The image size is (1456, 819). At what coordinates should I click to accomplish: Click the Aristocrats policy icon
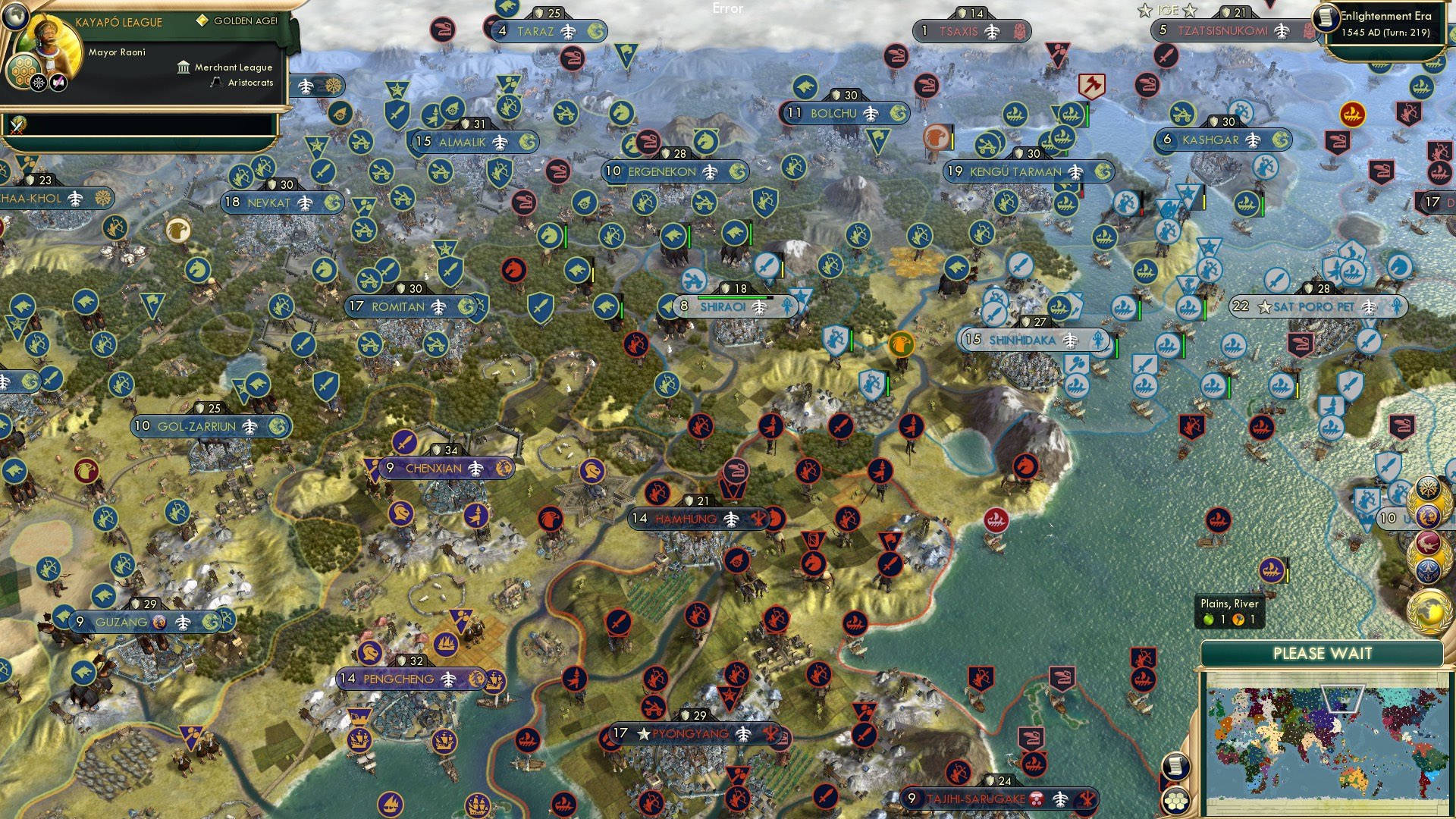click(x=216, y=82)
